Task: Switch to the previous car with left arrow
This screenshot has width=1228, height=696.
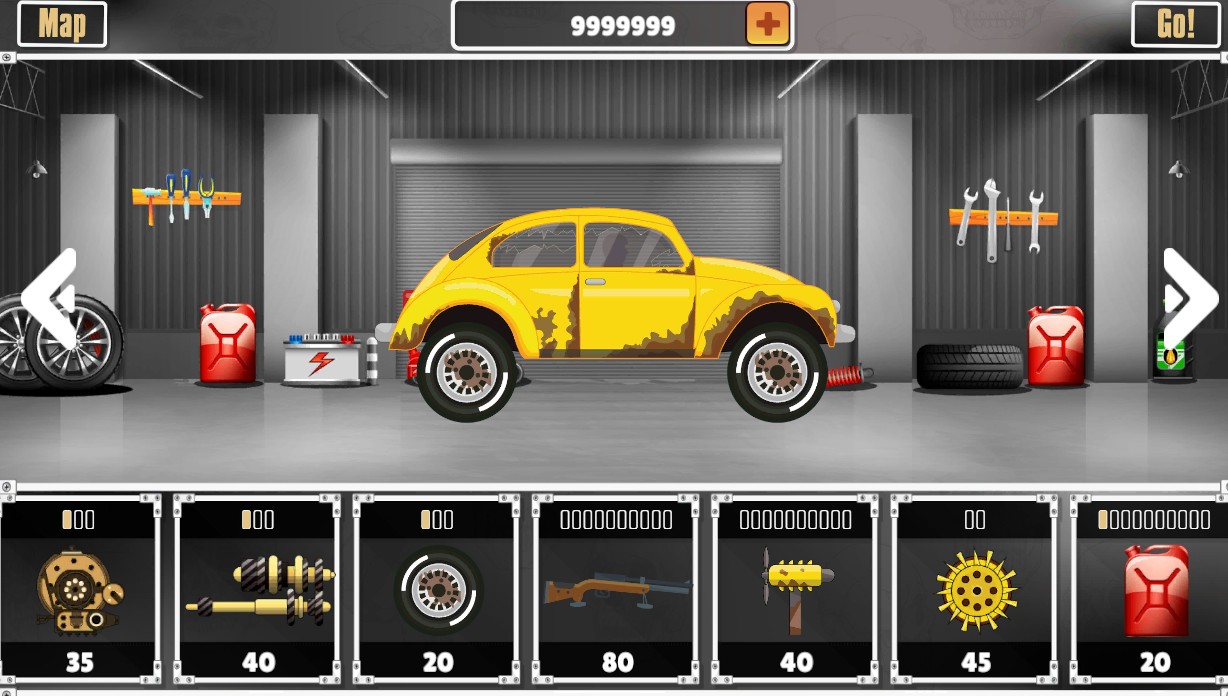Action: tap(49, 297)
